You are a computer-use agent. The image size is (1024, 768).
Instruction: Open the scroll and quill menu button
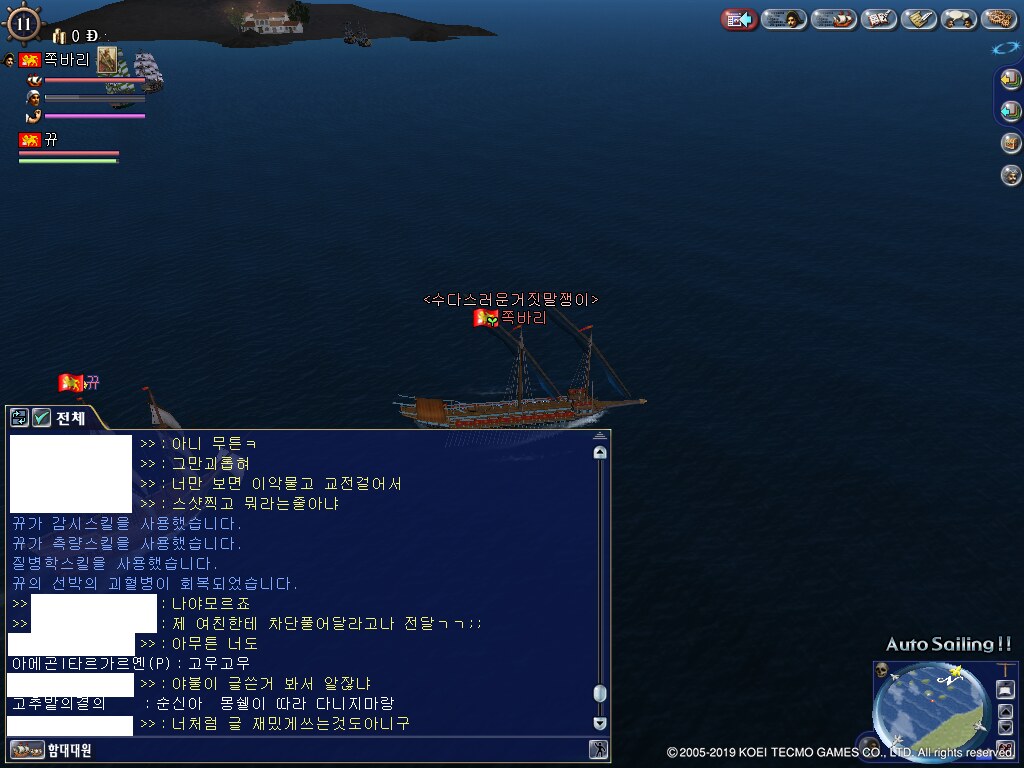click(x=918, y=19)
